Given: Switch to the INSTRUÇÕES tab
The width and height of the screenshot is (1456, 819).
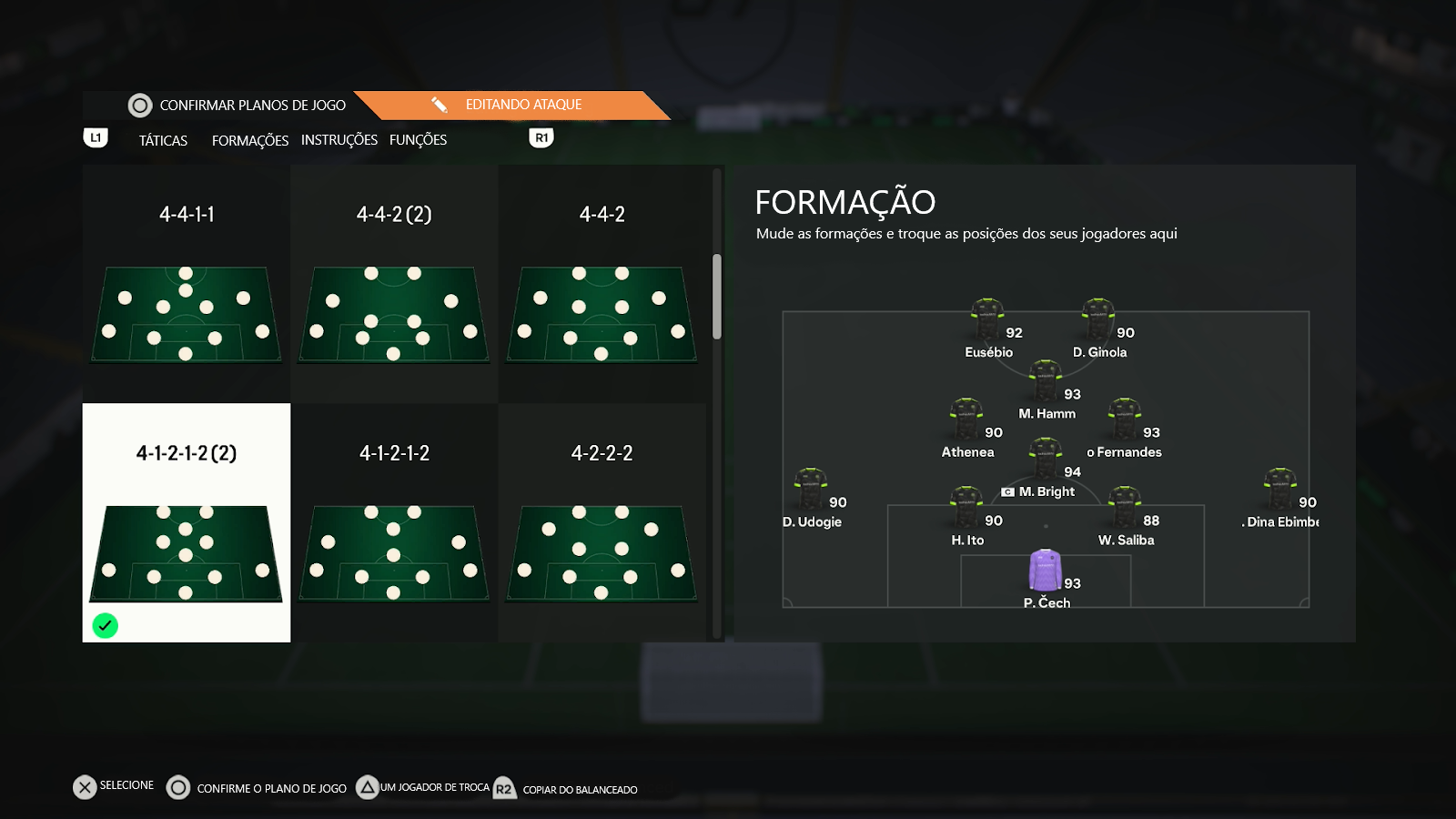Looking at the screenshot, I should coord(339,139).
